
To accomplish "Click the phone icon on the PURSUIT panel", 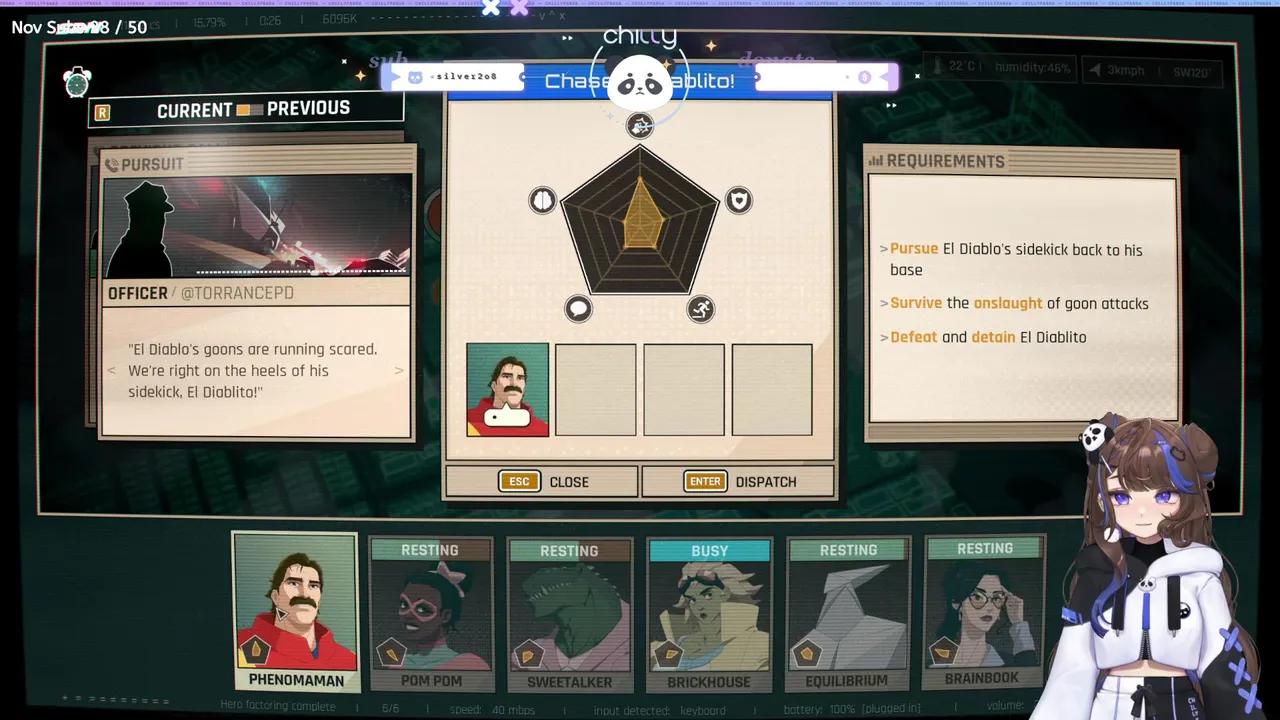I will (113, 163).
